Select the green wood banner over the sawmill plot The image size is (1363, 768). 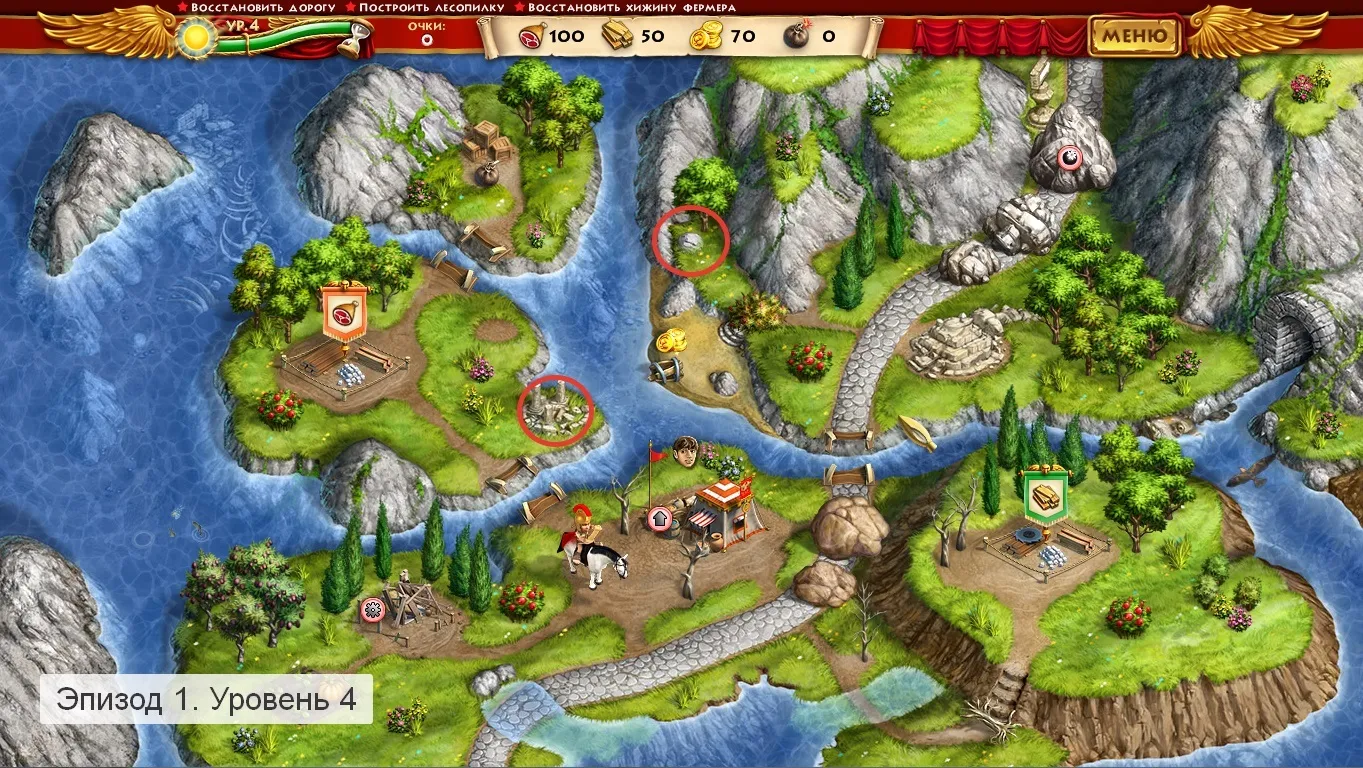pyautogui.click(x=1043, y=497)
